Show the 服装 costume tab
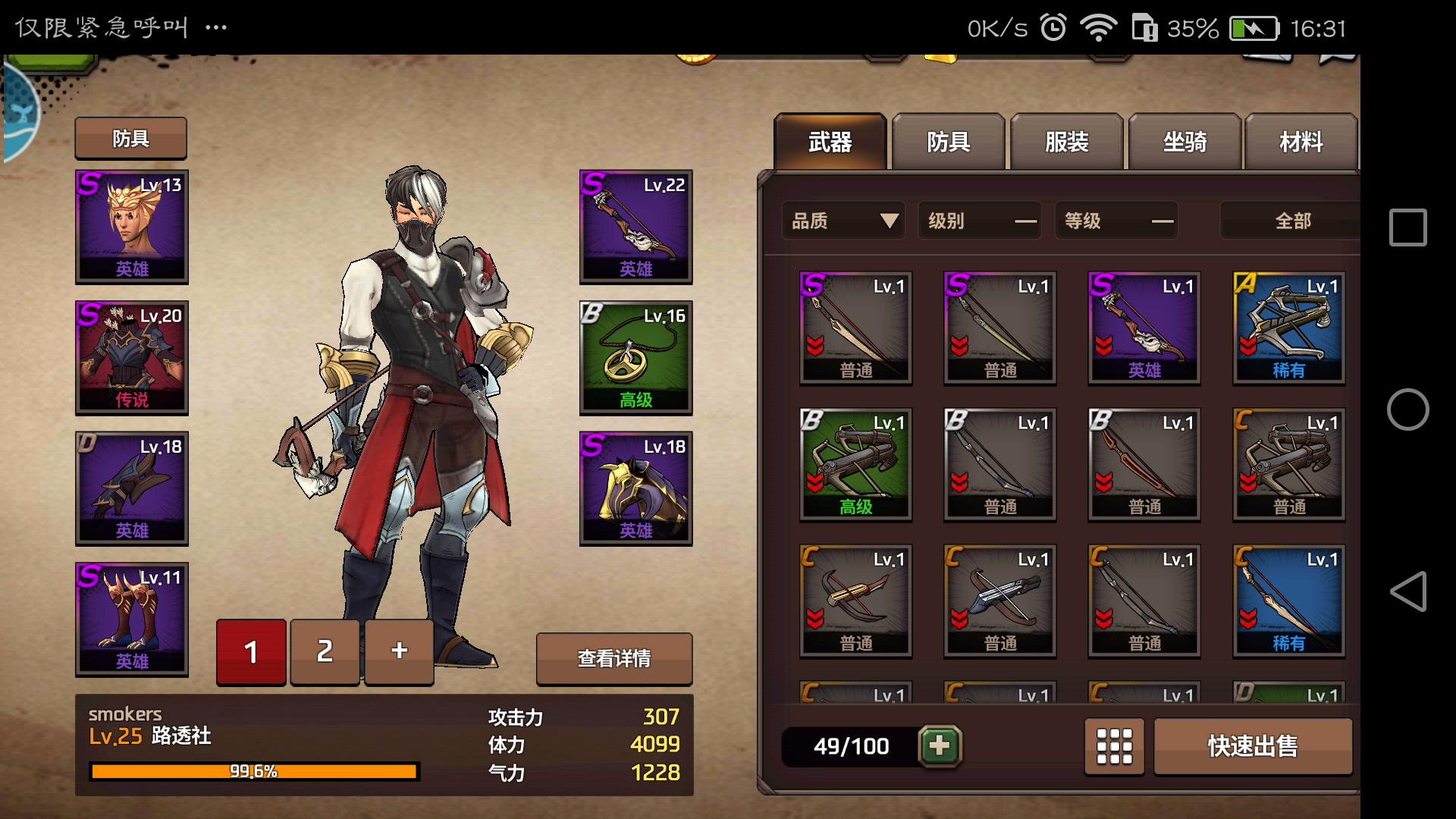This screenshot has width=1456, height=819. tap(1066, 142)
